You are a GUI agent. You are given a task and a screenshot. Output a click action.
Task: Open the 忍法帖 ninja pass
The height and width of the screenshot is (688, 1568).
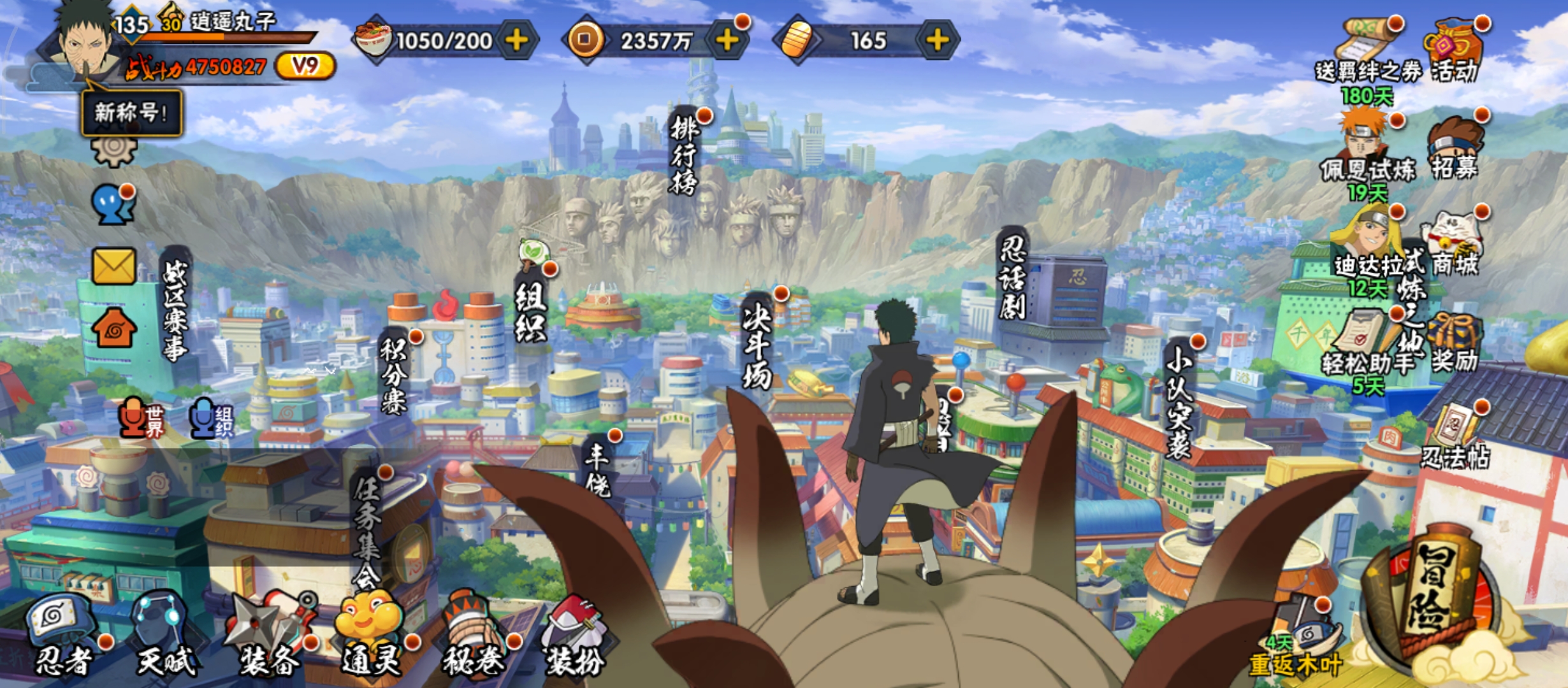[x=1455, y=436]
